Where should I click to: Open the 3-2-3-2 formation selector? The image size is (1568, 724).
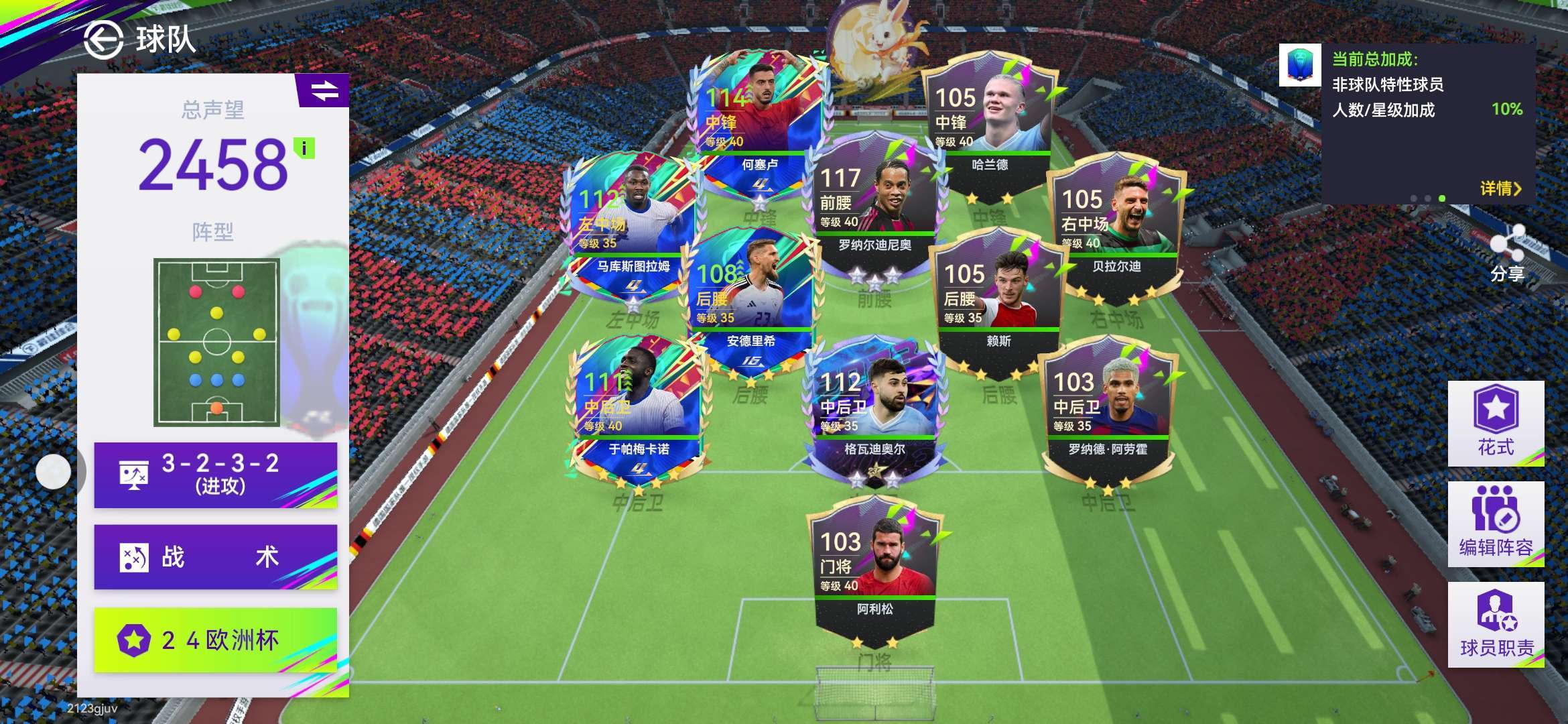(216, 475)
